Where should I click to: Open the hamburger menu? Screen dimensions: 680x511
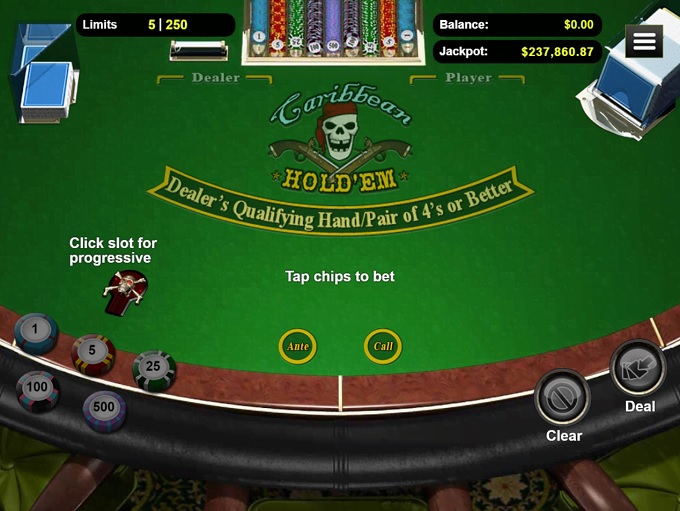[644, 41]
